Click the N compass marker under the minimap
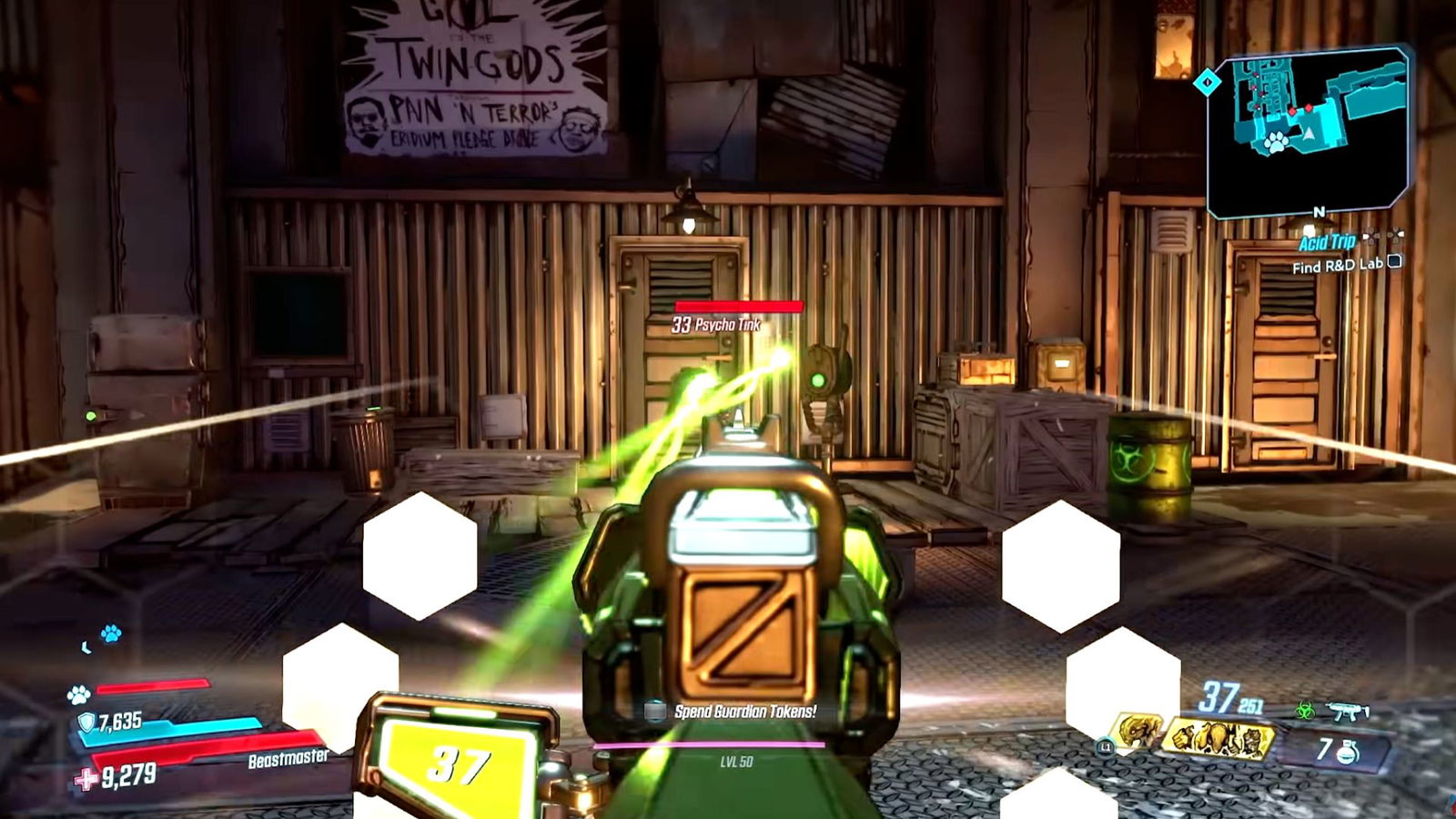1456x819 pixels. coord(1318,211)
